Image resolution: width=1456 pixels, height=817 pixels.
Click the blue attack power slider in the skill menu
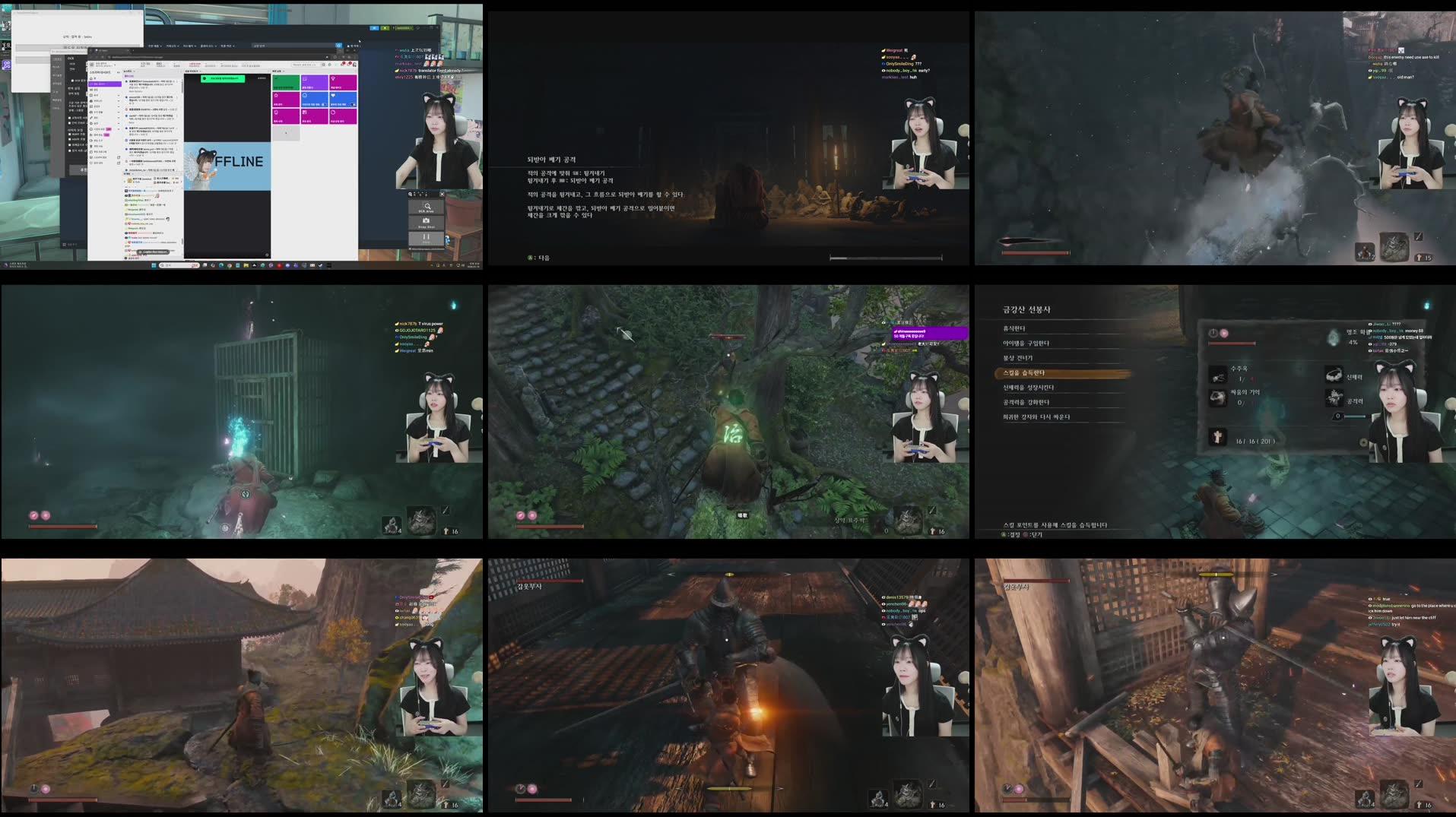(x=1351, y=416)
